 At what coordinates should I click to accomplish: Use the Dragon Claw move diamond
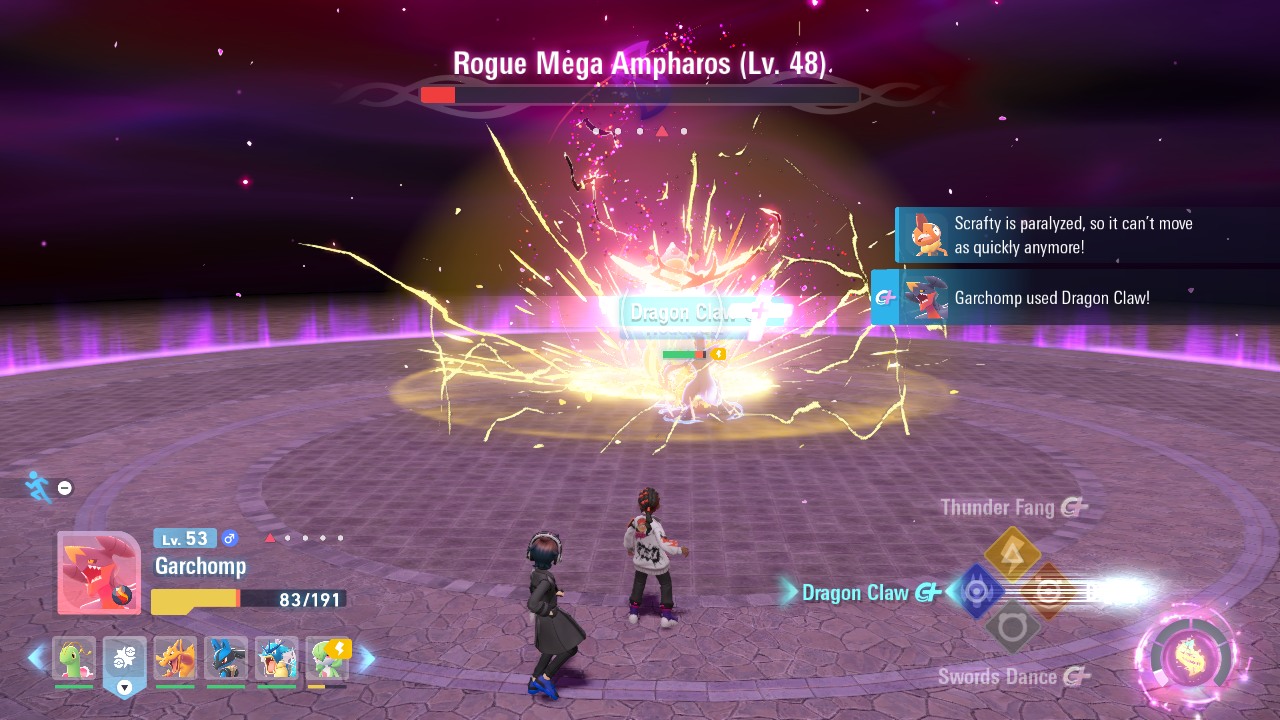pos(975,592)
